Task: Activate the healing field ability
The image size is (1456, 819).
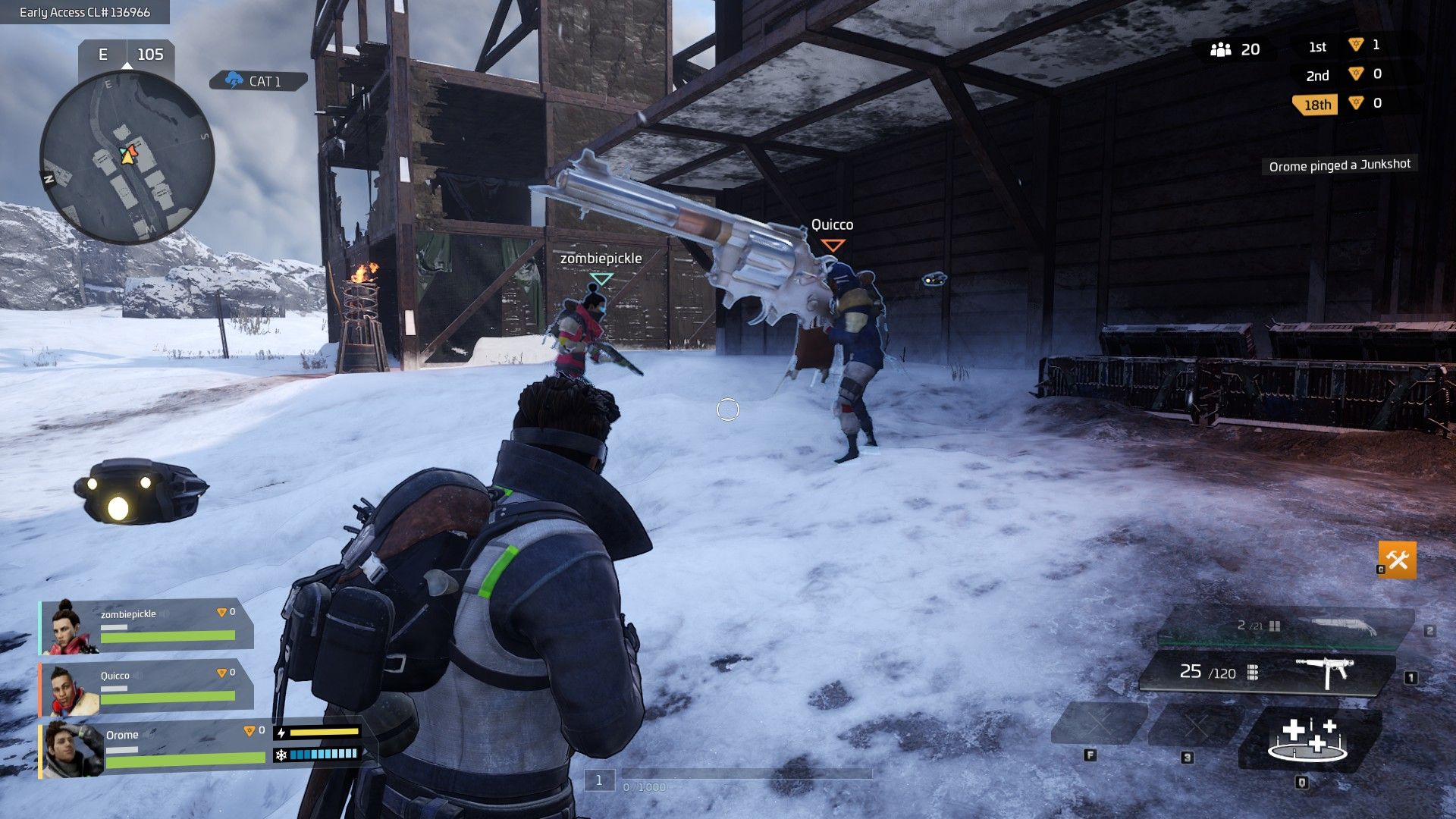Action: coord(1308,739)
